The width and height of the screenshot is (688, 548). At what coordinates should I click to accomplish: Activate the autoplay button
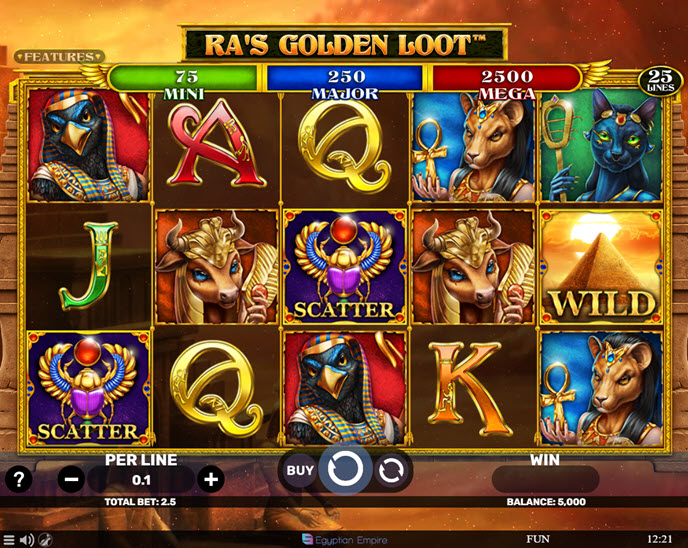[x=391, y=469]
